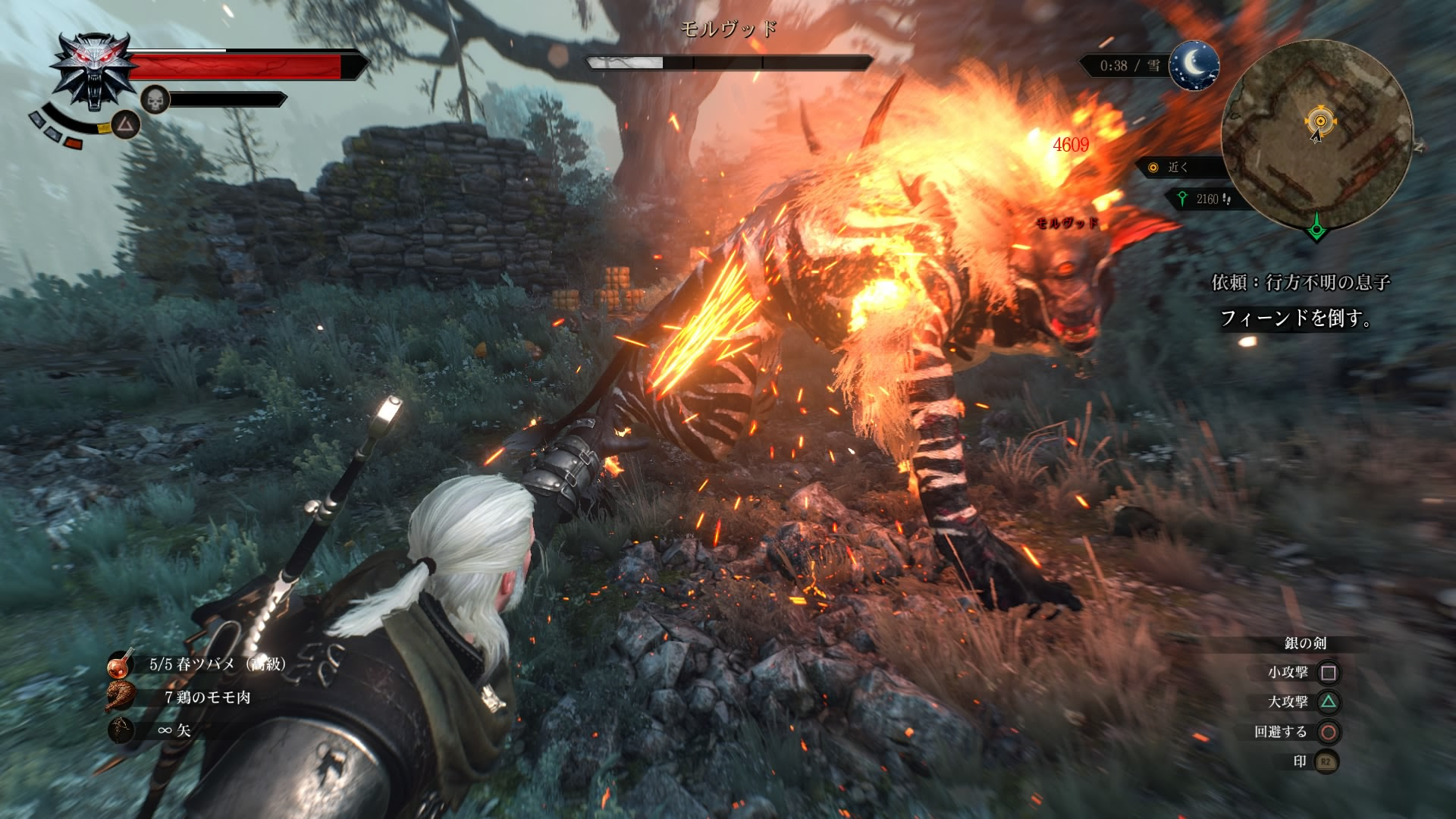This screenshot has width=1456, height=819.
Task: Click the skull toxicity icon
Action: [x=155, y=99]
